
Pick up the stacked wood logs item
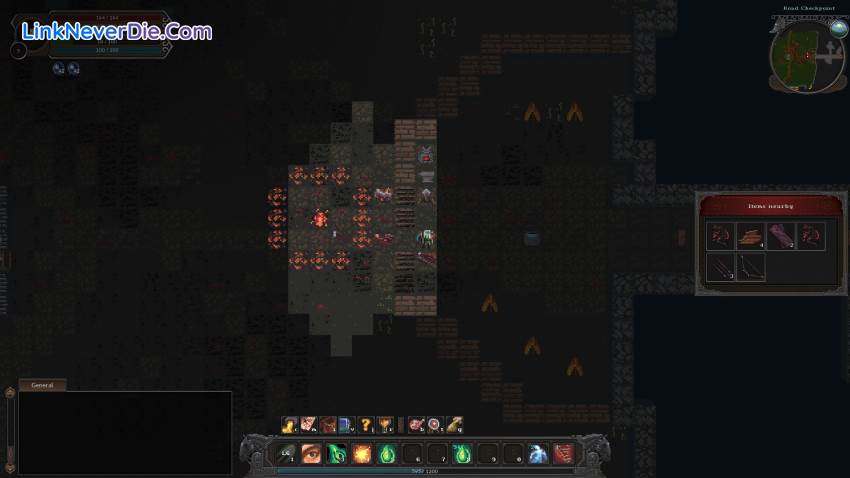point(750,236)
